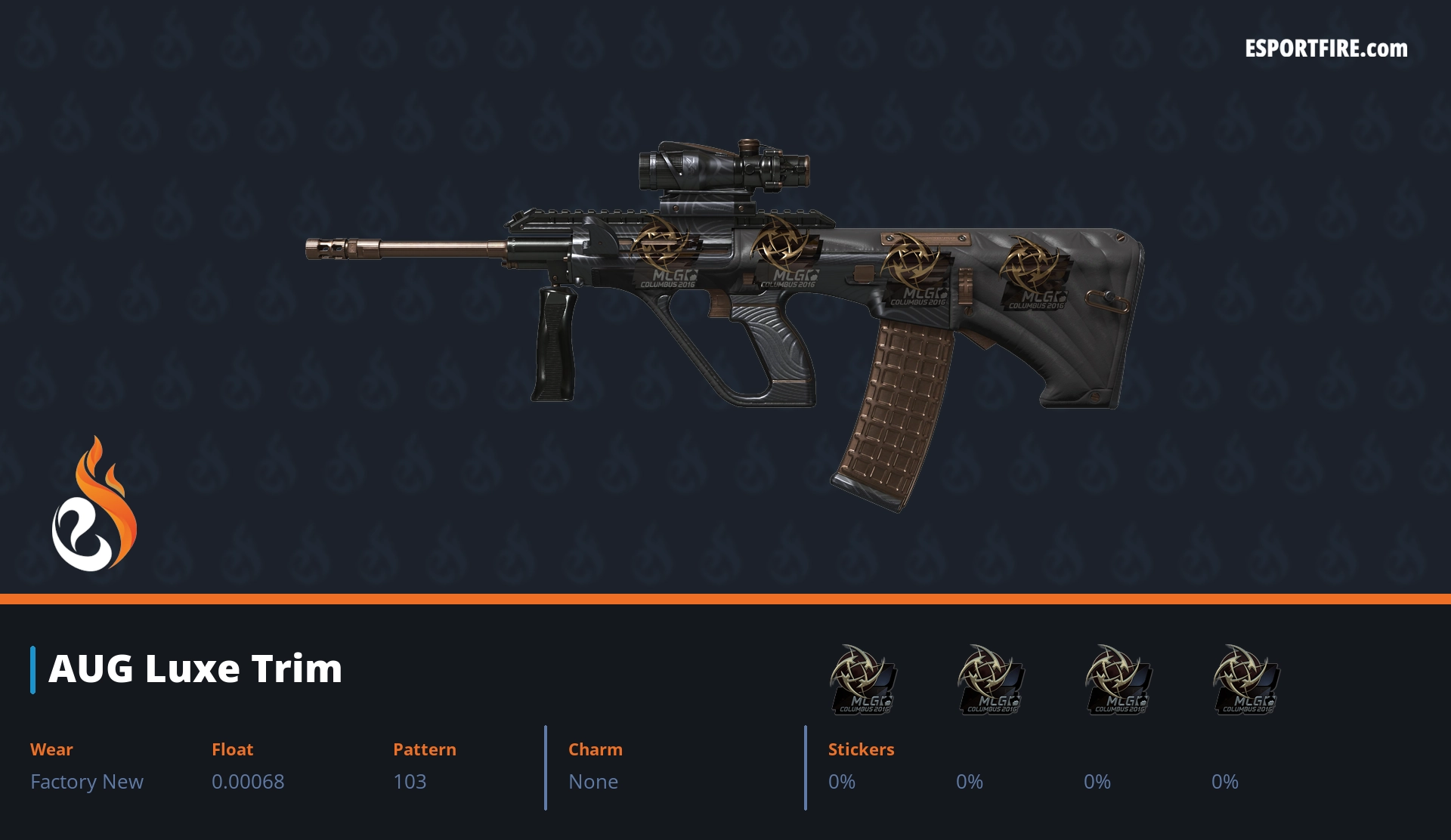
Task: Open the ESPORTFIRE.com site link
Action: click(x=1326, y=49)
